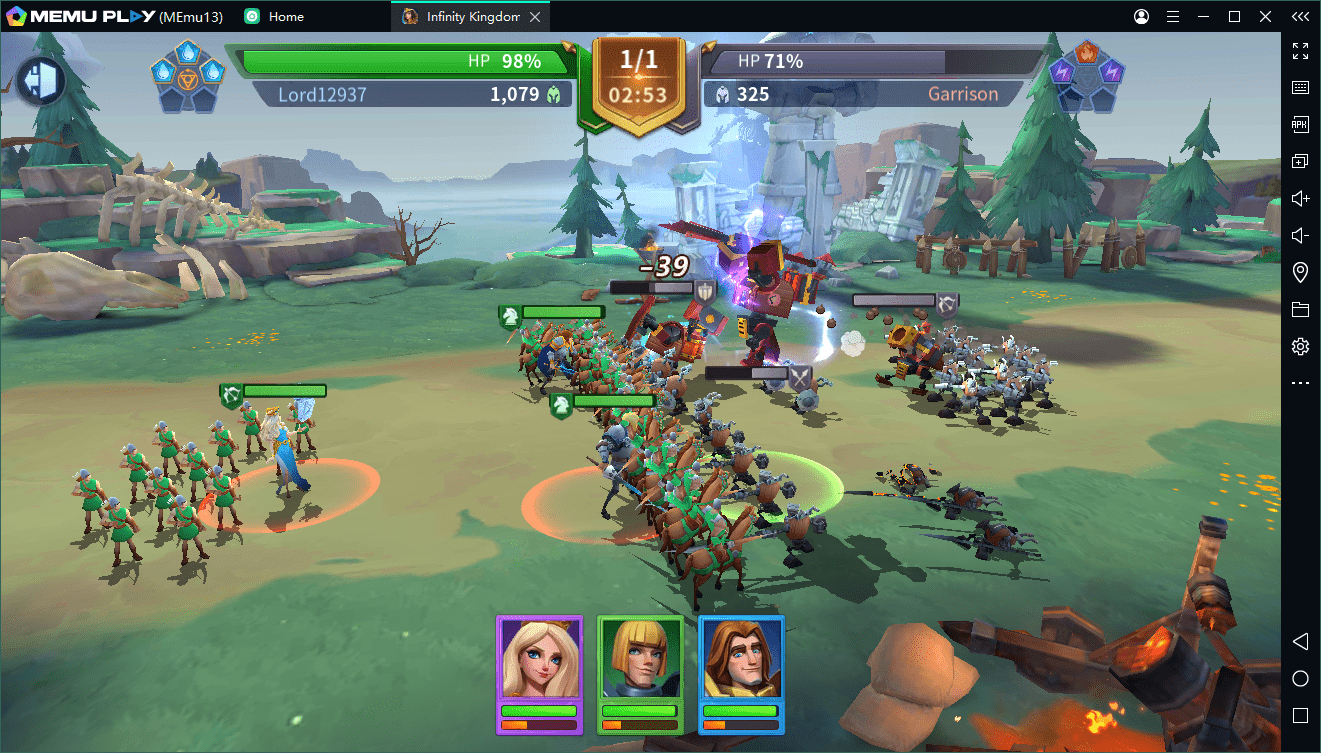The height and width of the screenshot is (753, 1321).
Task: Open the GPS location tool
Action: tap(1300, 273)
